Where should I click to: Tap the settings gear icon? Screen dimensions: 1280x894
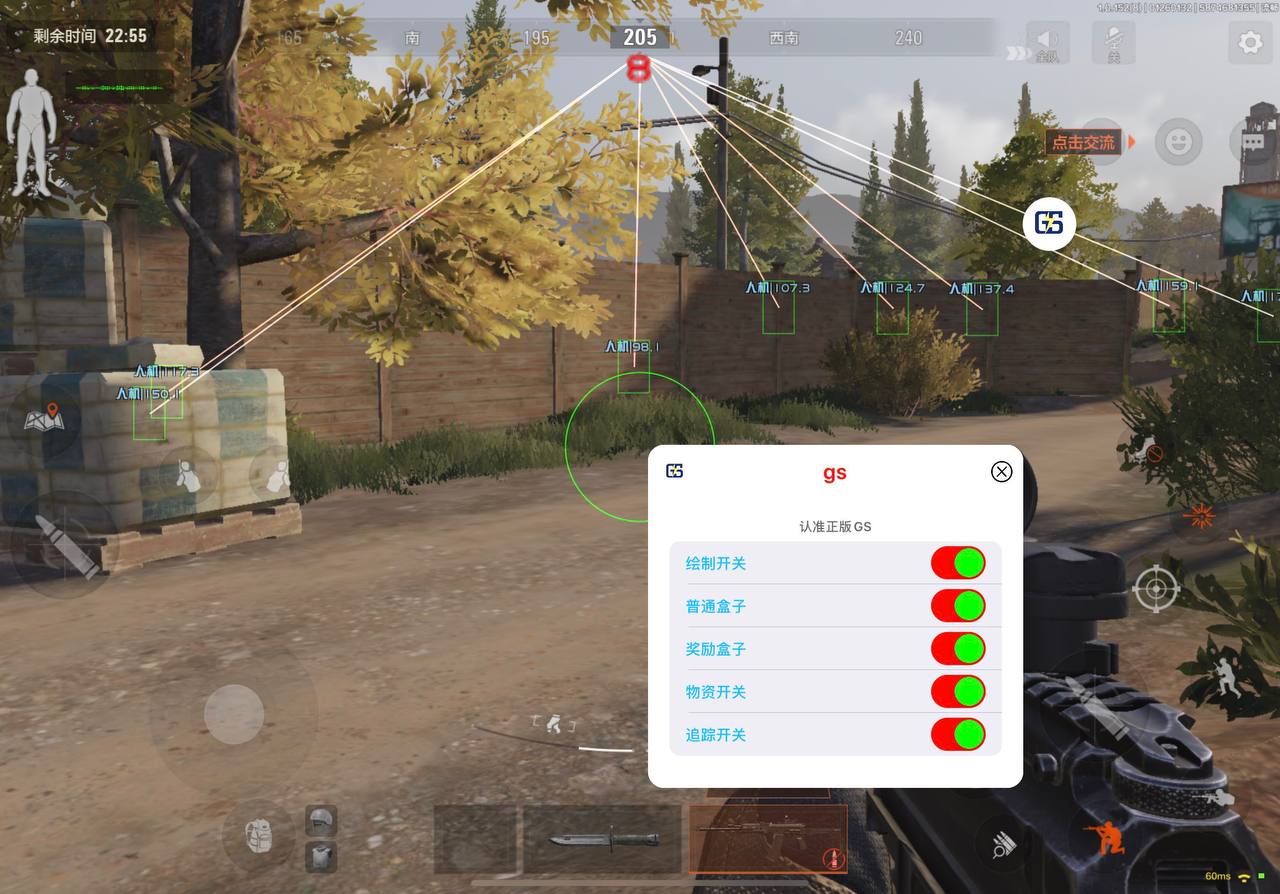pyautogui.click(x=1248, y=43)
